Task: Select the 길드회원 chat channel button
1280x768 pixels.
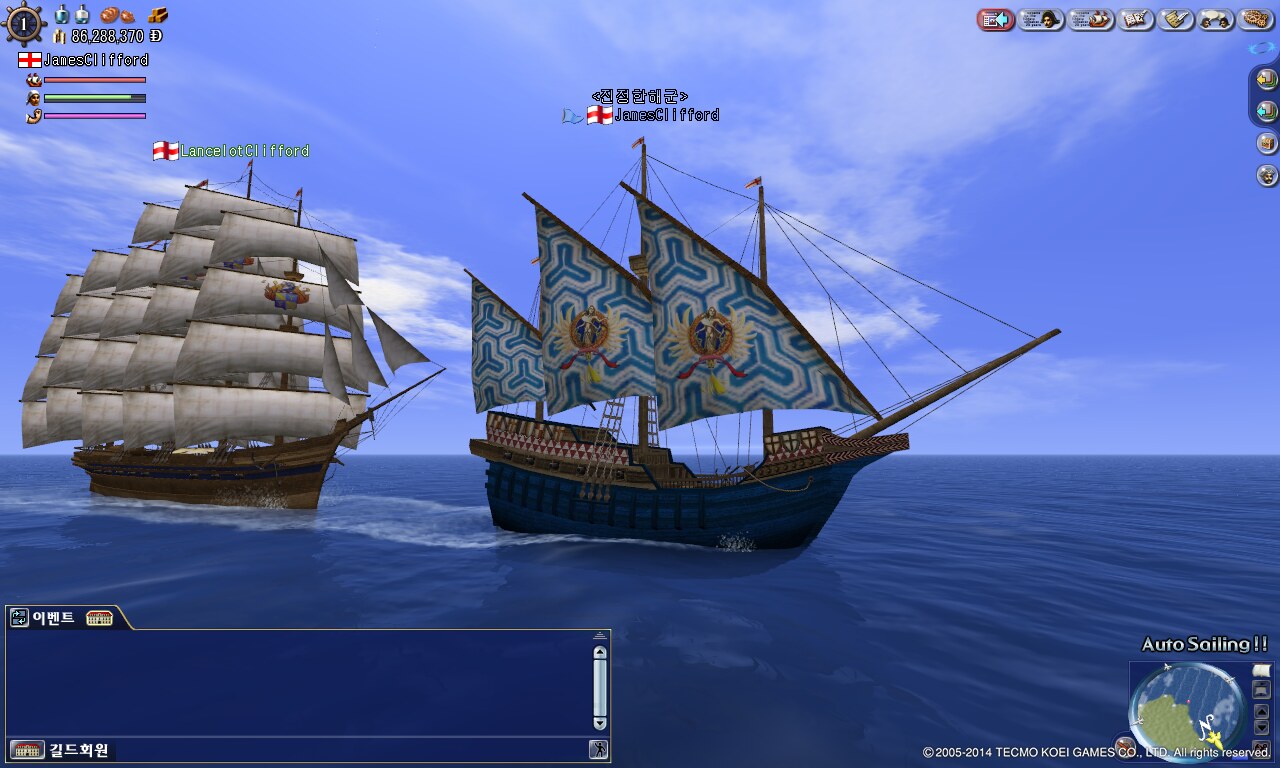Action: 79,750
